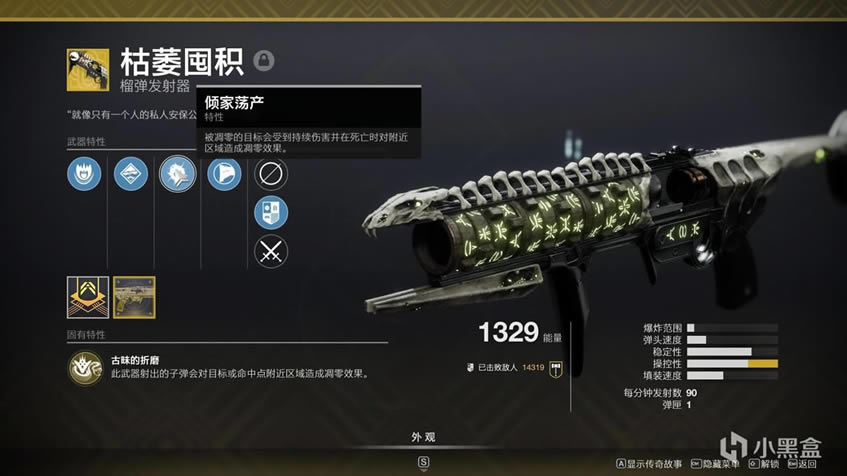Select the first barrel perk icon

click(84, 174)
